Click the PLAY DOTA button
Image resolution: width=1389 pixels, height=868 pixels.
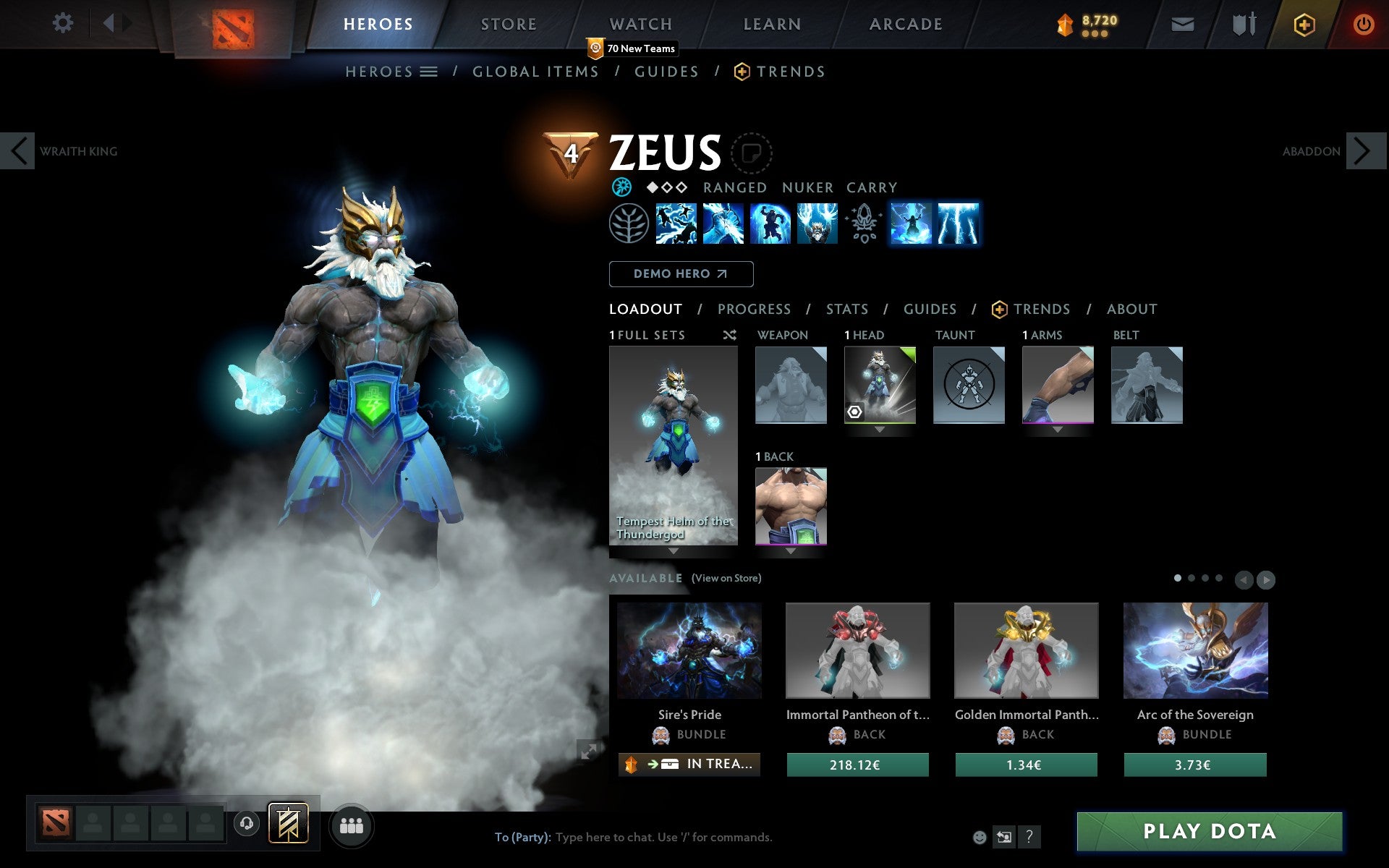click(x=1211, y=832)
